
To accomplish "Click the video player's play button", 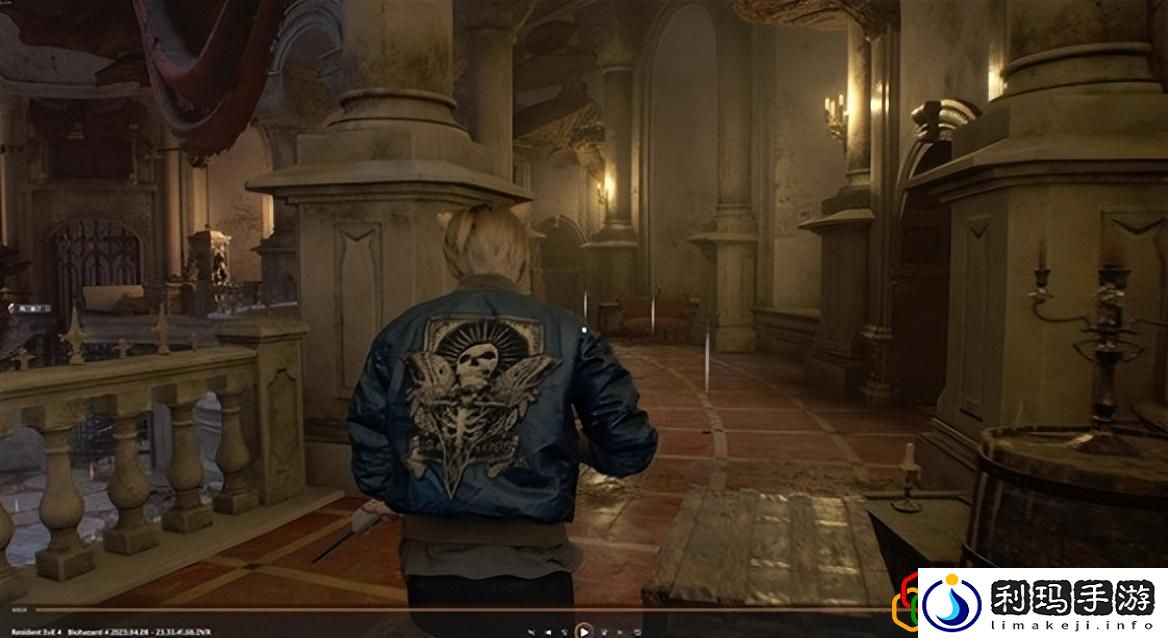I will [x=584, y=630].
